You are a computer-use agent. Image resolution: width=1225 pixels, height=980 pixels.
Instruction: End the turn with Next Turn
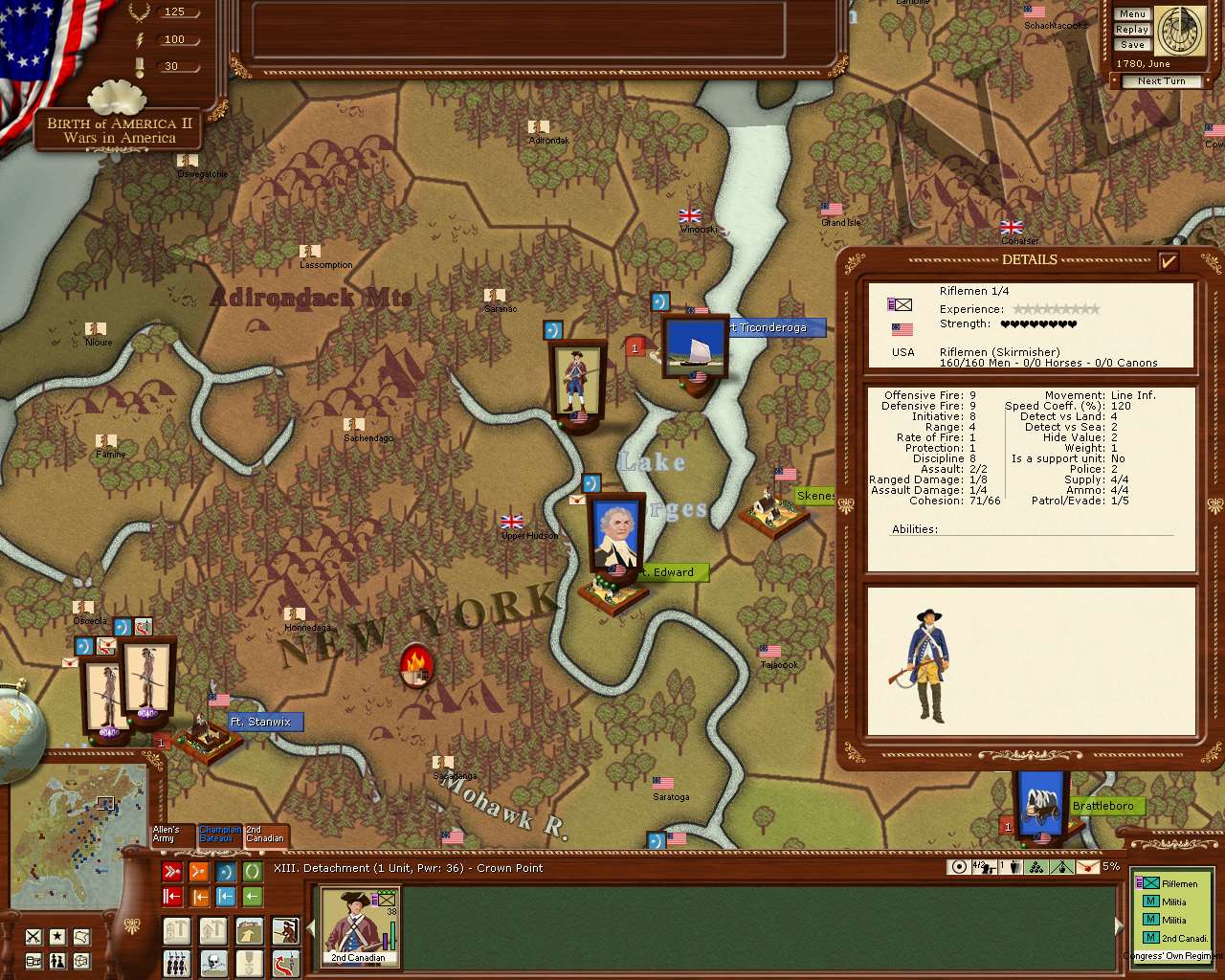1161,81
